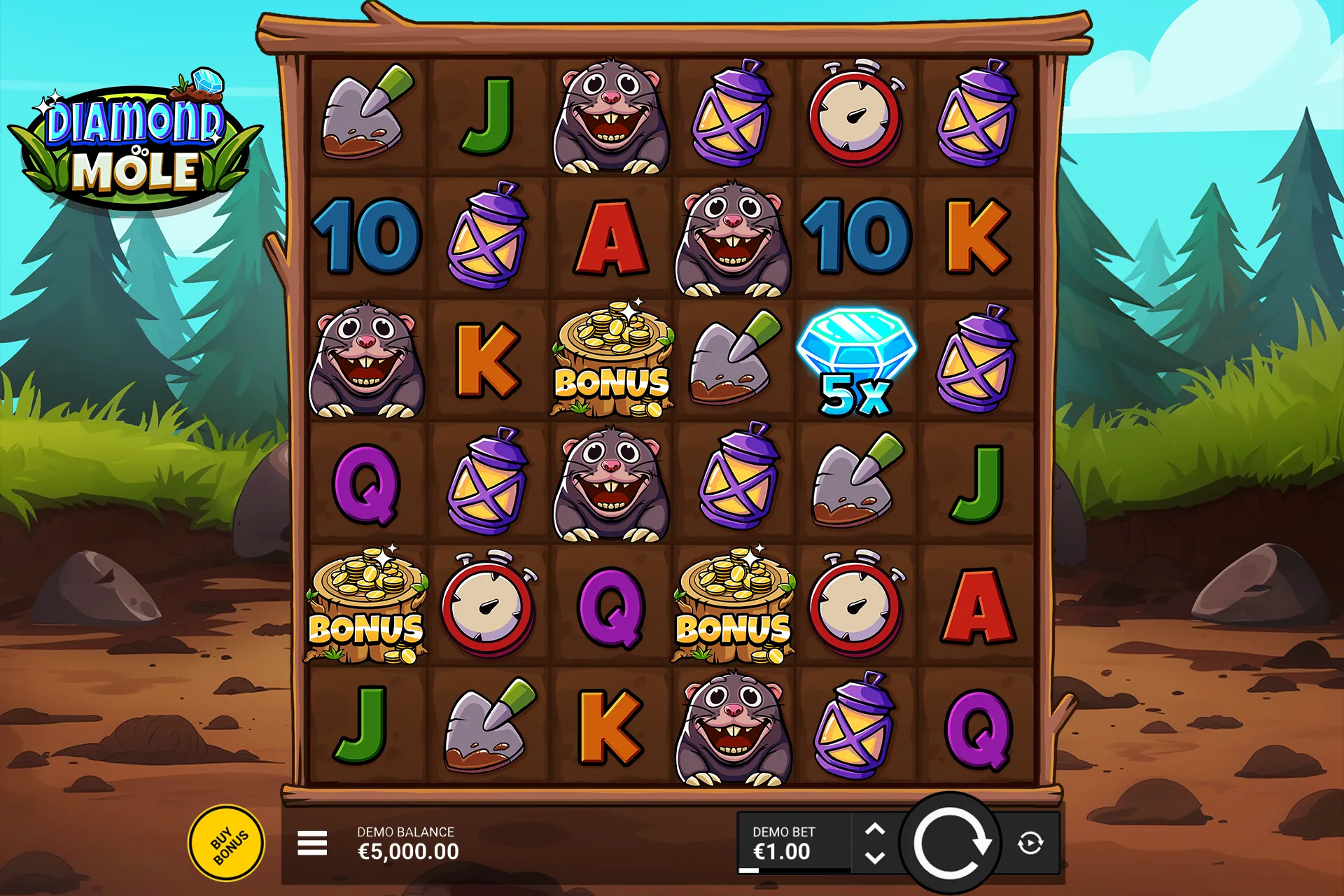Open the autoplay settings
The height and width of the screenshot is (896, 1344).
coord(1030,843)
